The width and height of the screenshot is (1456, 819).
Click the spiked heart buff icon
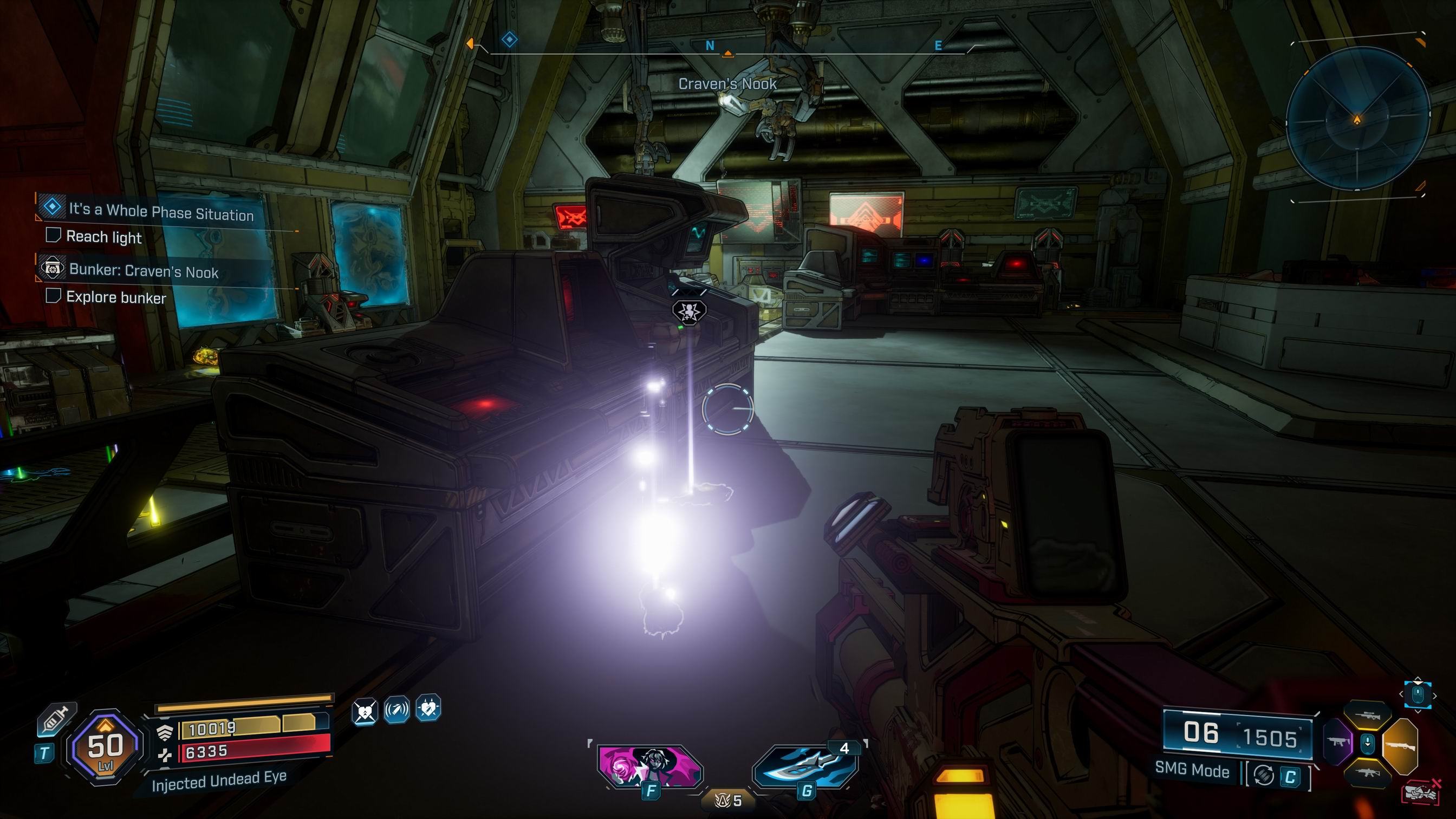(428, 708)
